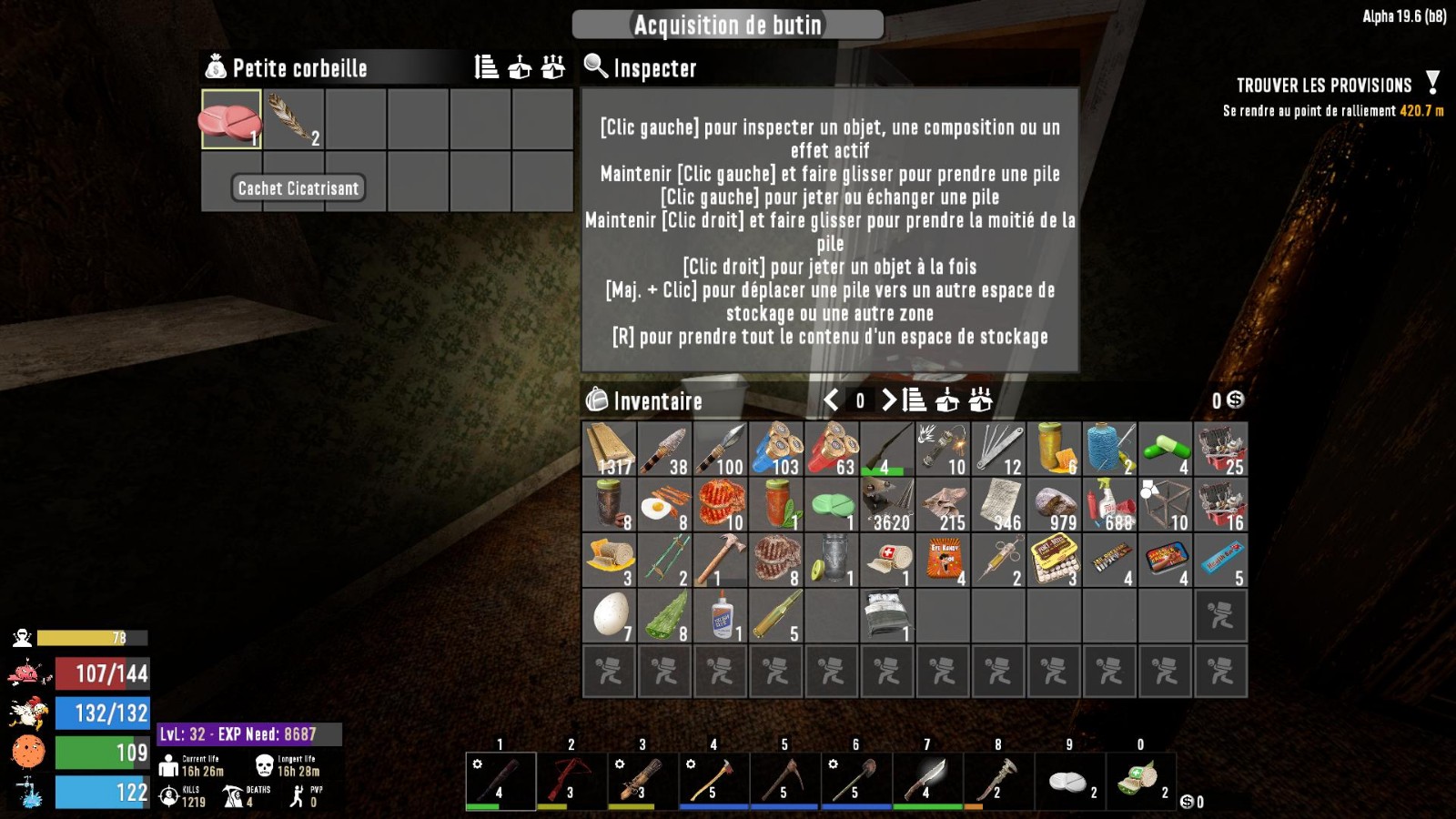Image resolution: width=1456 pixels, height=819 pixels.
Task: Sort the Inventaire backpack items
Action: click(x=915, y=399)
